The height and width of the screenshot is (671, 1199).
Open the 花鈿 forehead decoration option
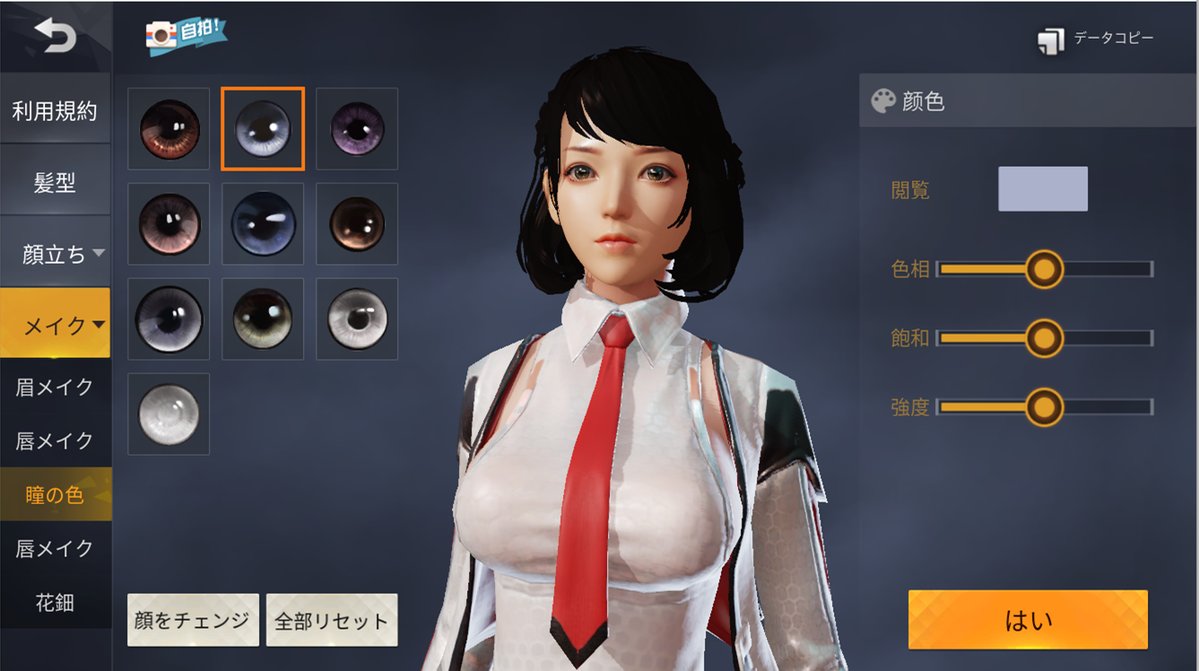click(55, 603)
